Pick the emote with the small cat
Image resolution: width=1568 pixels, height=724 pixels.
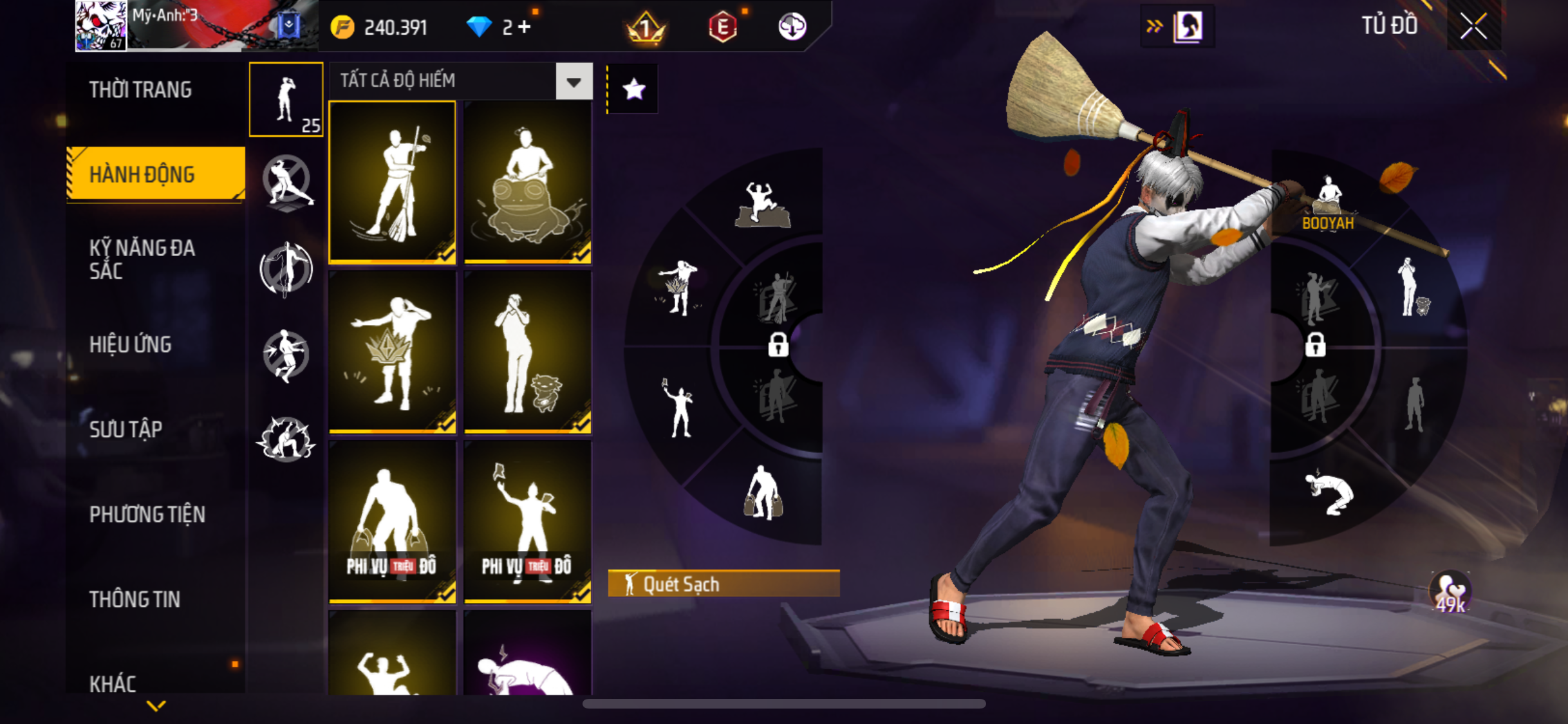(x=527, y=351)
